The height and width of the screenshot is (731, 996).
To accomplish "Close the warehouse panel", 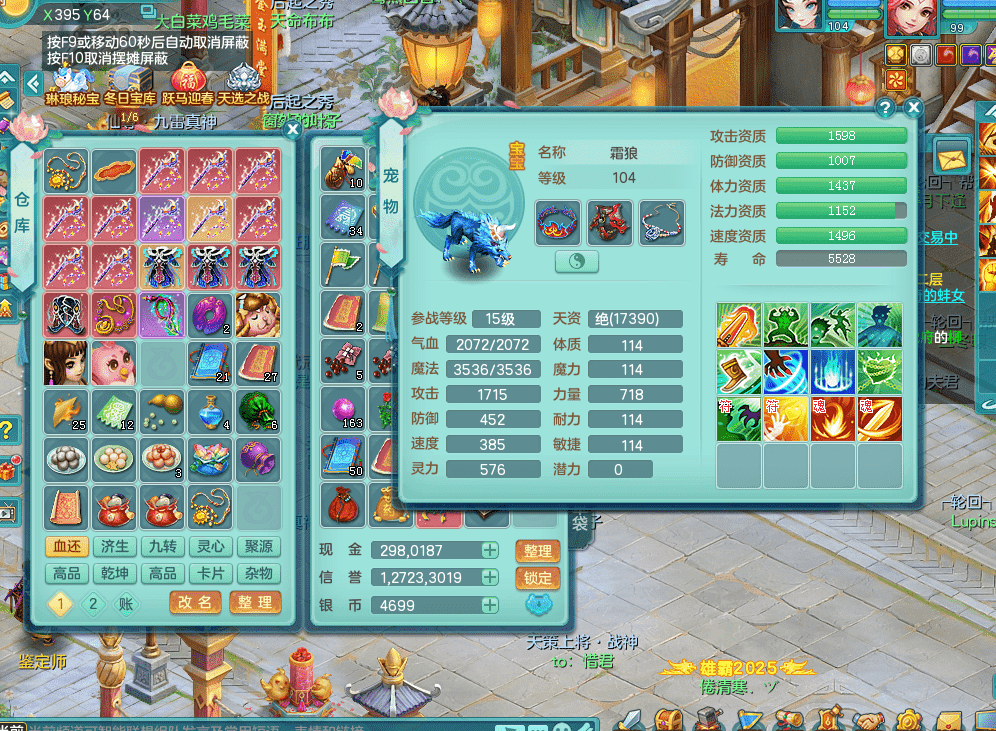I will [292, 129].
